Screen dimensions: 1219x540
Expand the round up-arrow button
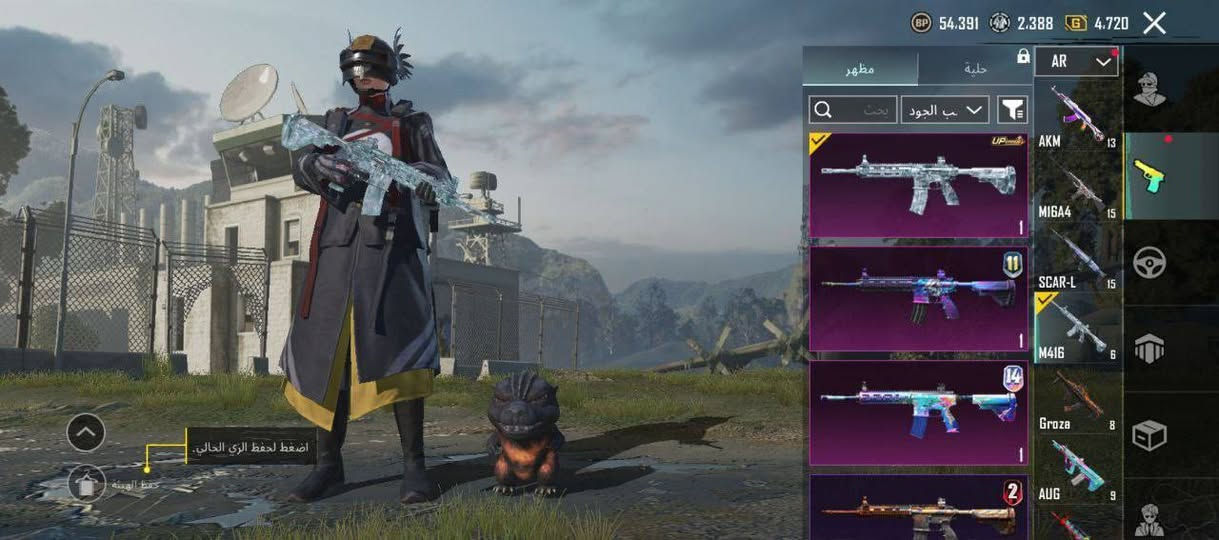86,433
